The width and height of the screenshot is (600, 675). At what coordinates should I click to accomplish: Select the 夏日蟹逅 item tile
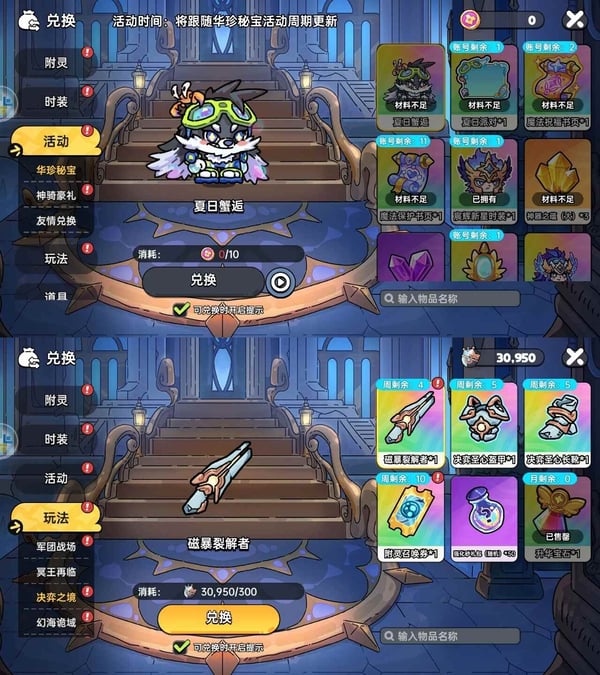coord(410,83)
